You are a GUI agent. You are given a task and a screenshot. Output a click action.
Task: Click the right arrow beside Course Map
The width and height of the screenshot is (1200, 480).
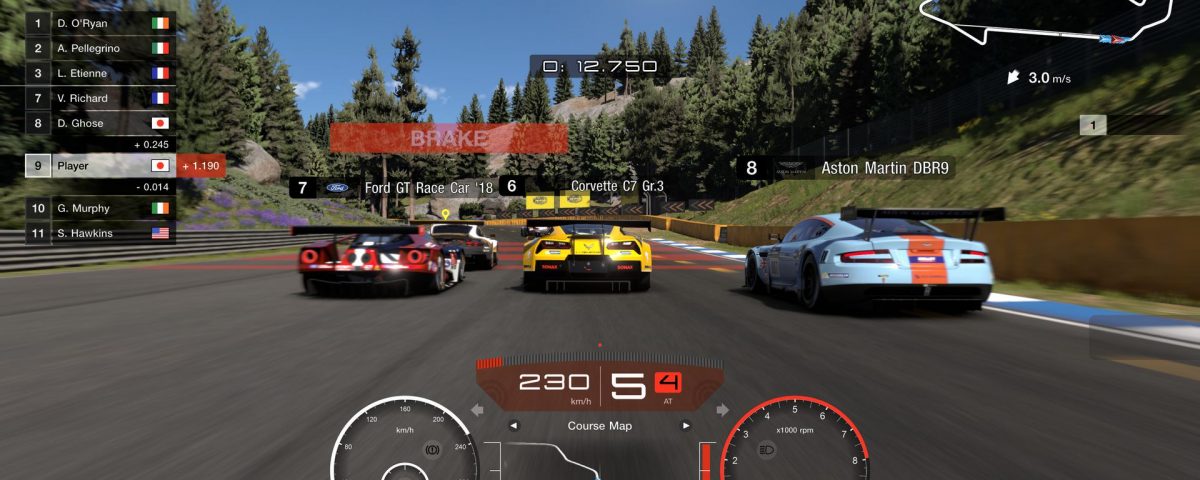pos(686,426)
